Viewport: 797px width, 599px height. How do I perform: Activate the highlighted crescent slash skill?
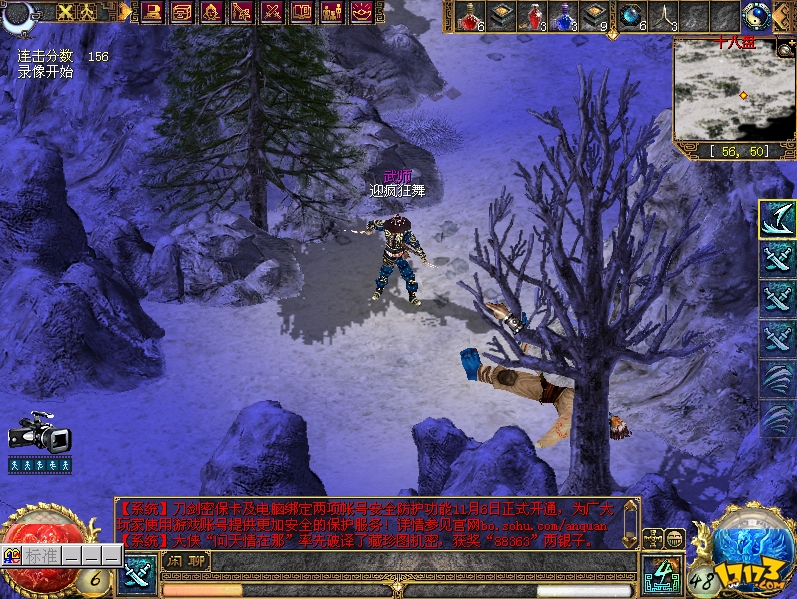pyautogui.click(x=776, y=219)
